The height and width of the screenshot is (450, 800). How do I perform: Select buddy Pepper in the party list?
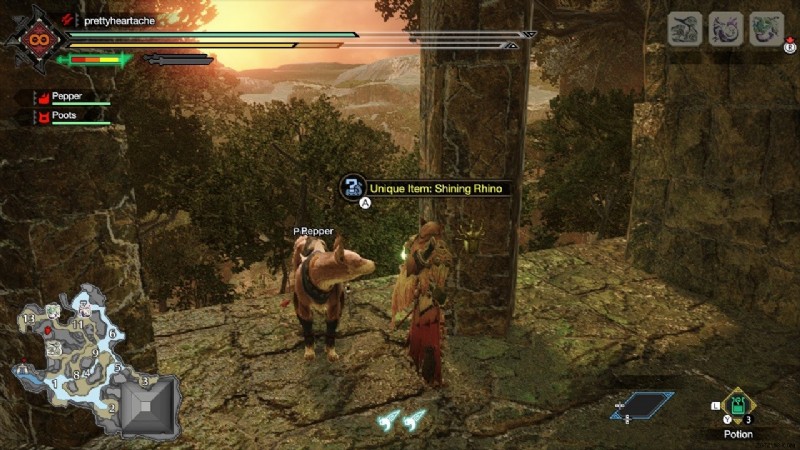point(68,98)
